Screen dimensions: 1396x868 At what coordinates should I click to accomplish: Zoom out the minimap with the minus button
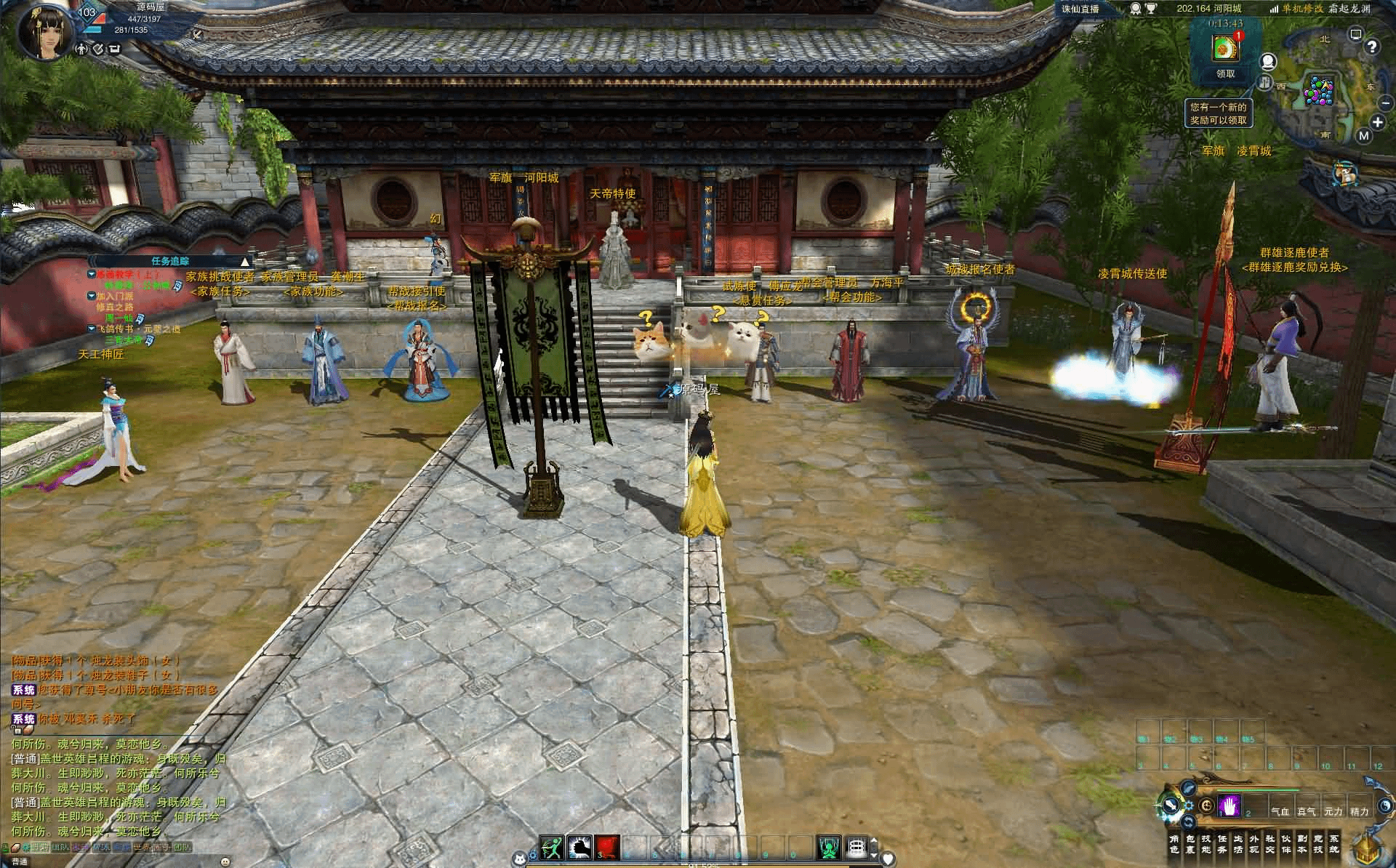click(x=1385, y=103)
